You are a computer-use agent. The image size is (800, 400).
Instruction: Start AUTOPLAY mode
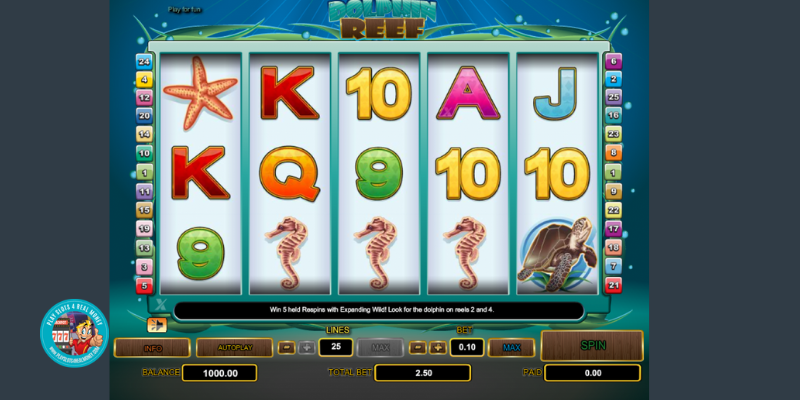coord(234,348)
